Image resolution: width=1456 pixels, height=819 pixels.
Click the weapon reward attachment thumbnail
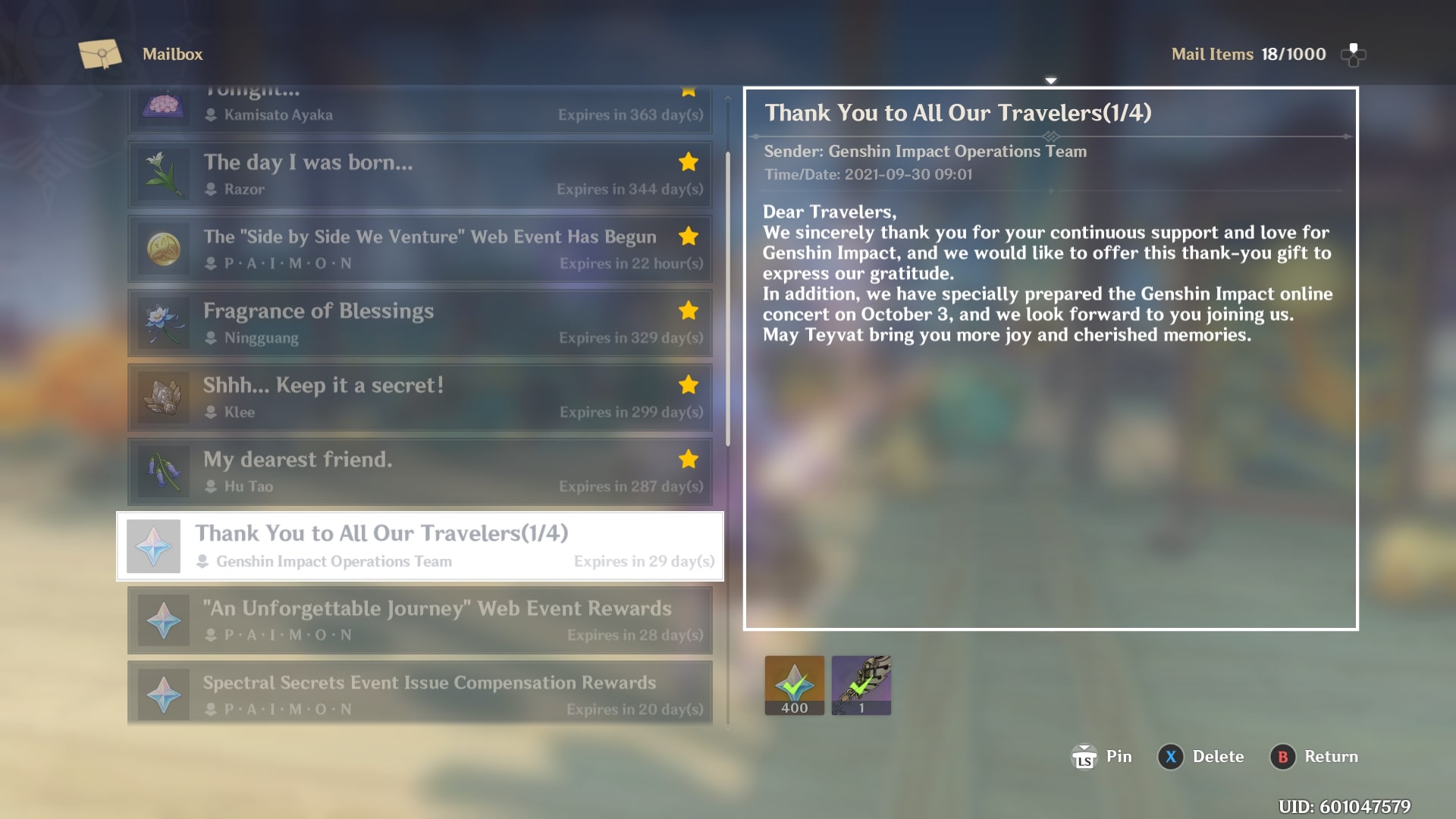(861, 684)
